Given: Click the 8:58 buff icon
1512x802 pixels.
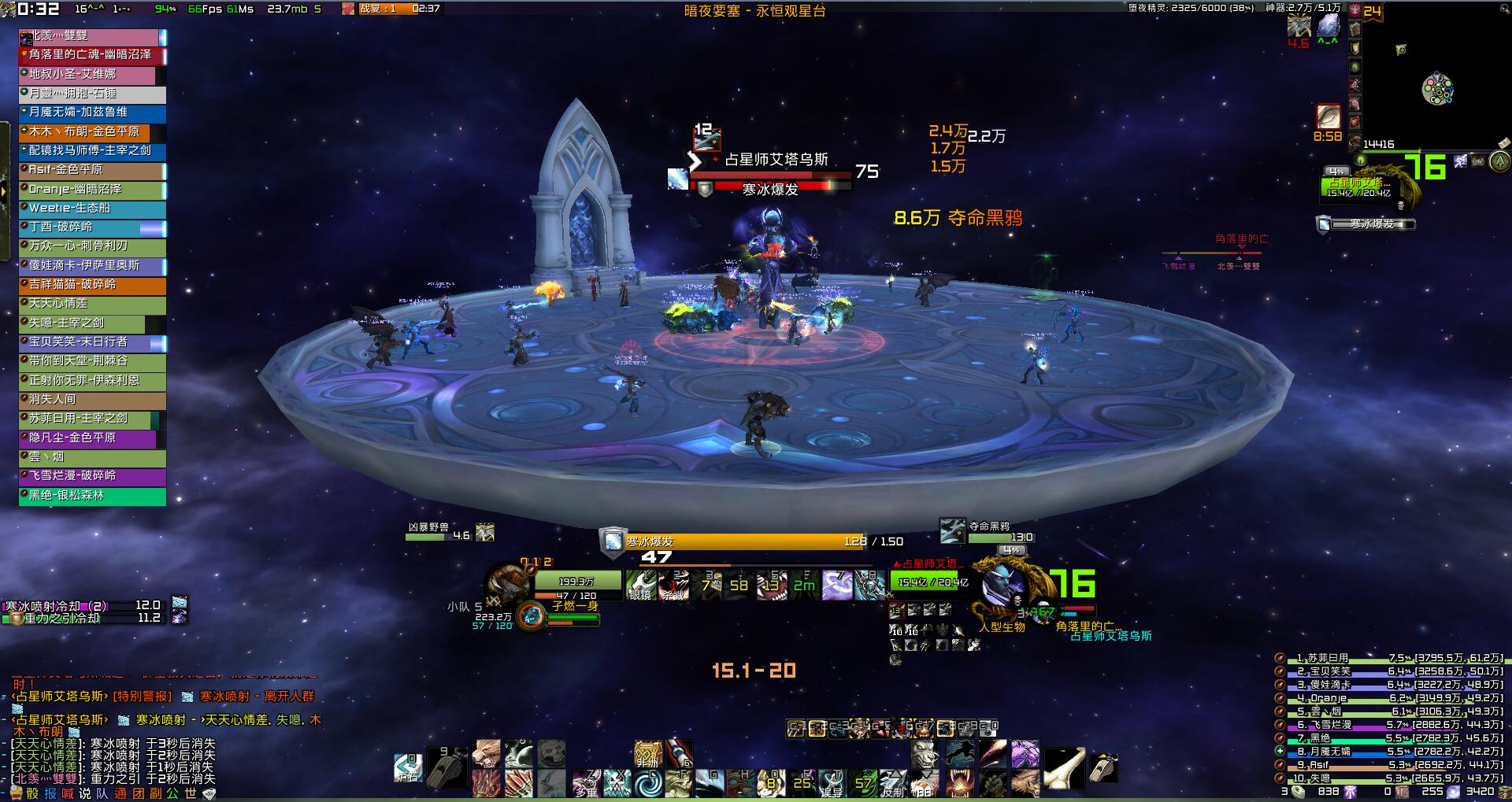Looking at the screenshot, I should coord(1329,116).
